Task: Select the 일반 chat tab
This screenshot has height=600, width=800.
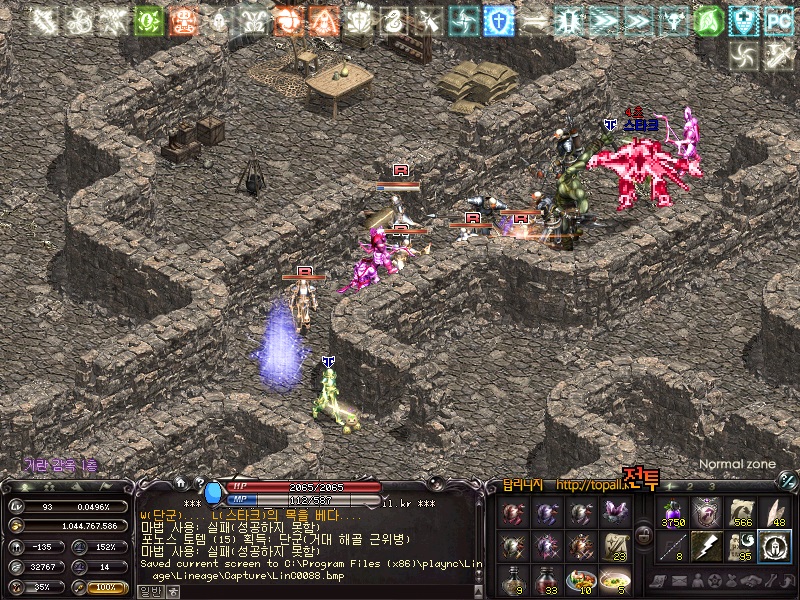Action: (150, 591)
